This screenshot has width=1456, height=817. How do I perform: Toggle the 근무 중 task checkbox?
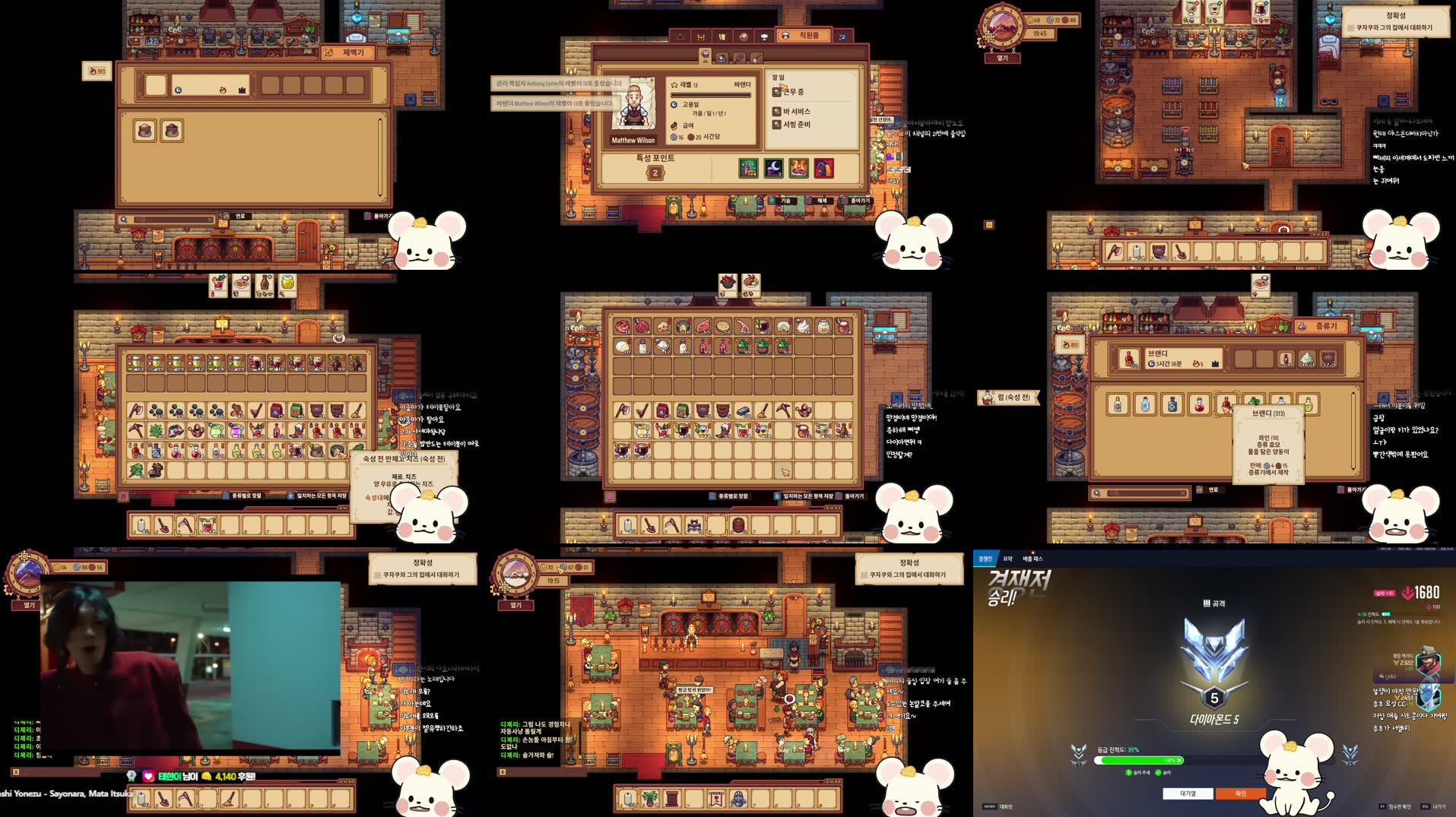777,93
